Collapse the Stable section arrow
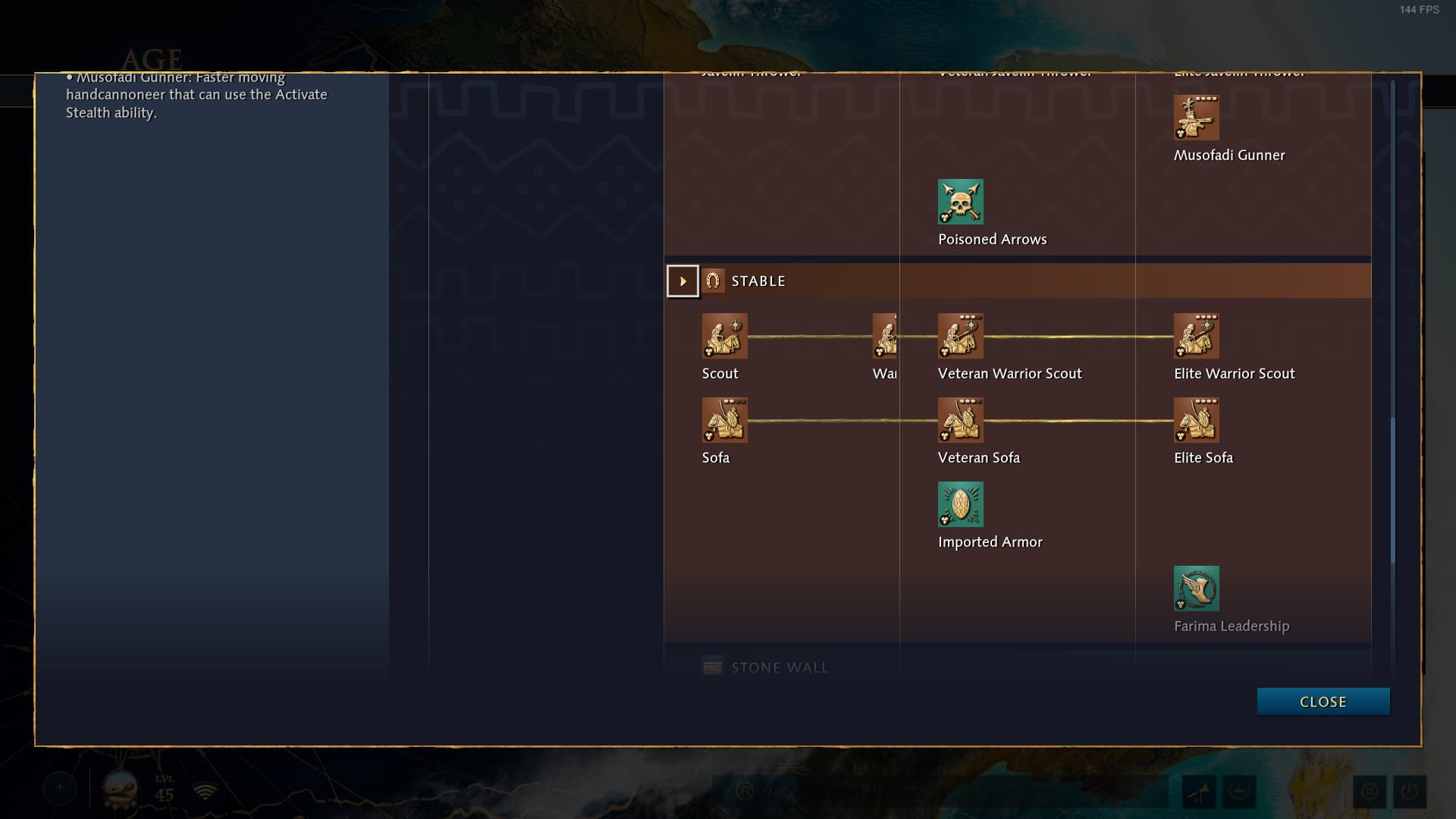The height and width of the screenshot is (819, 1456). click(x=682, y=281)
